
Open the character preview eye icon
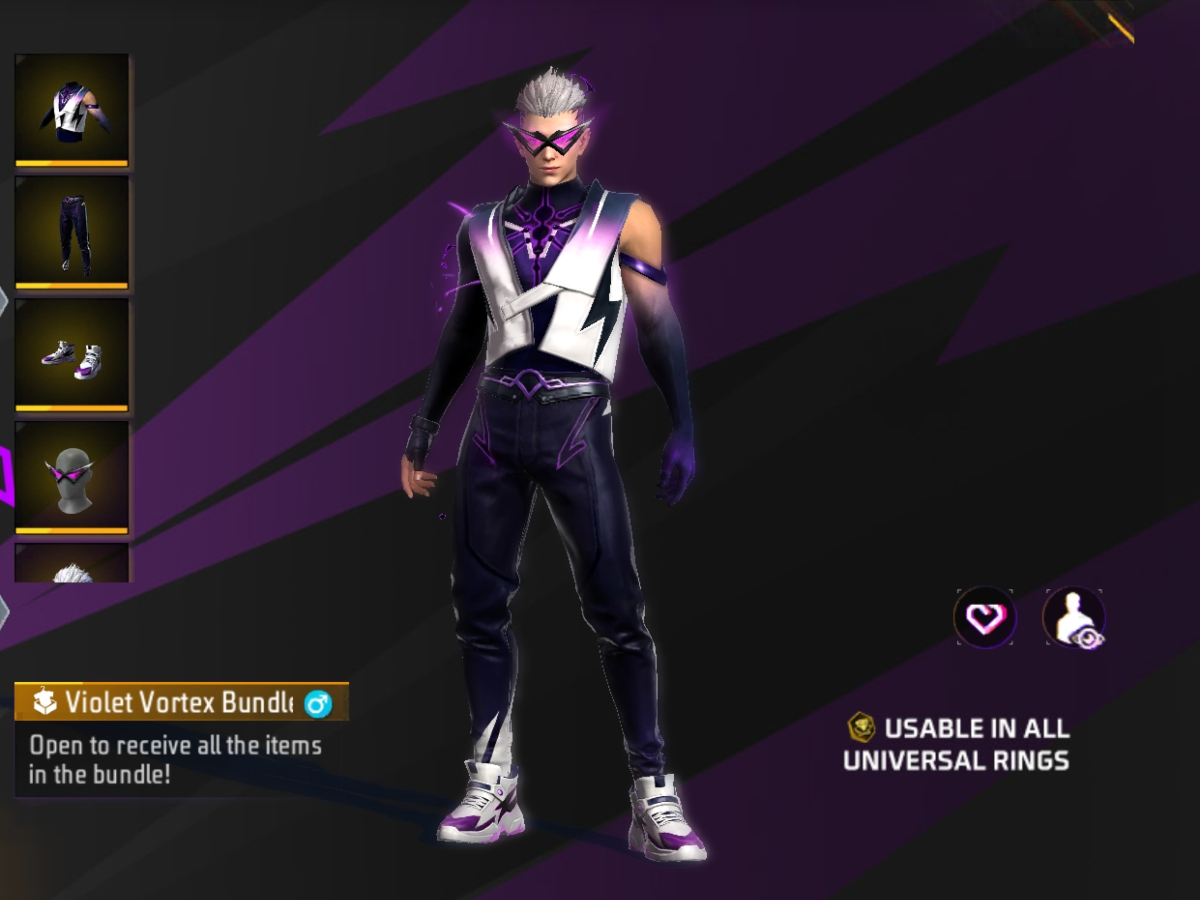click(1074, 618)
